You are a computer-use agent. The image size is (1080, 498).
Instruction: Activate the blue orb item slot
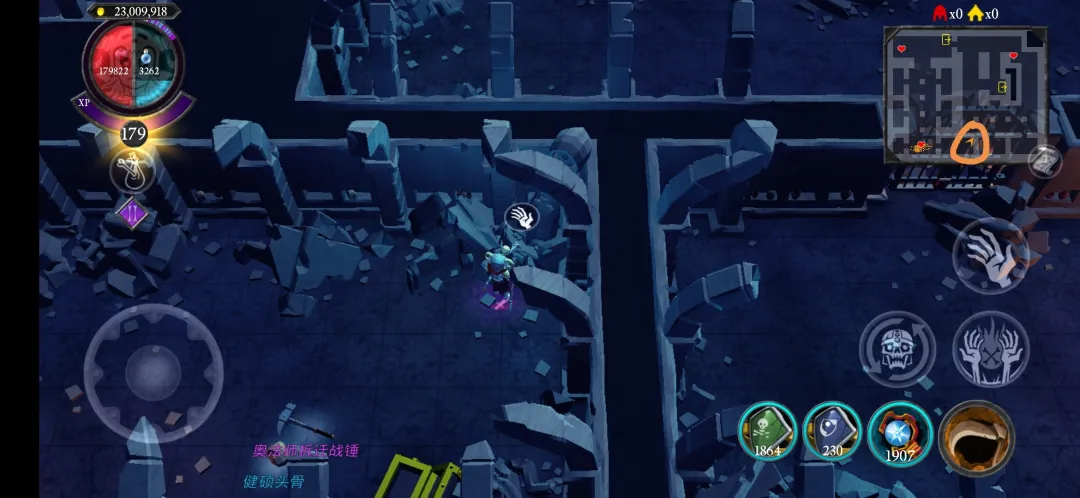coord(897,432)
